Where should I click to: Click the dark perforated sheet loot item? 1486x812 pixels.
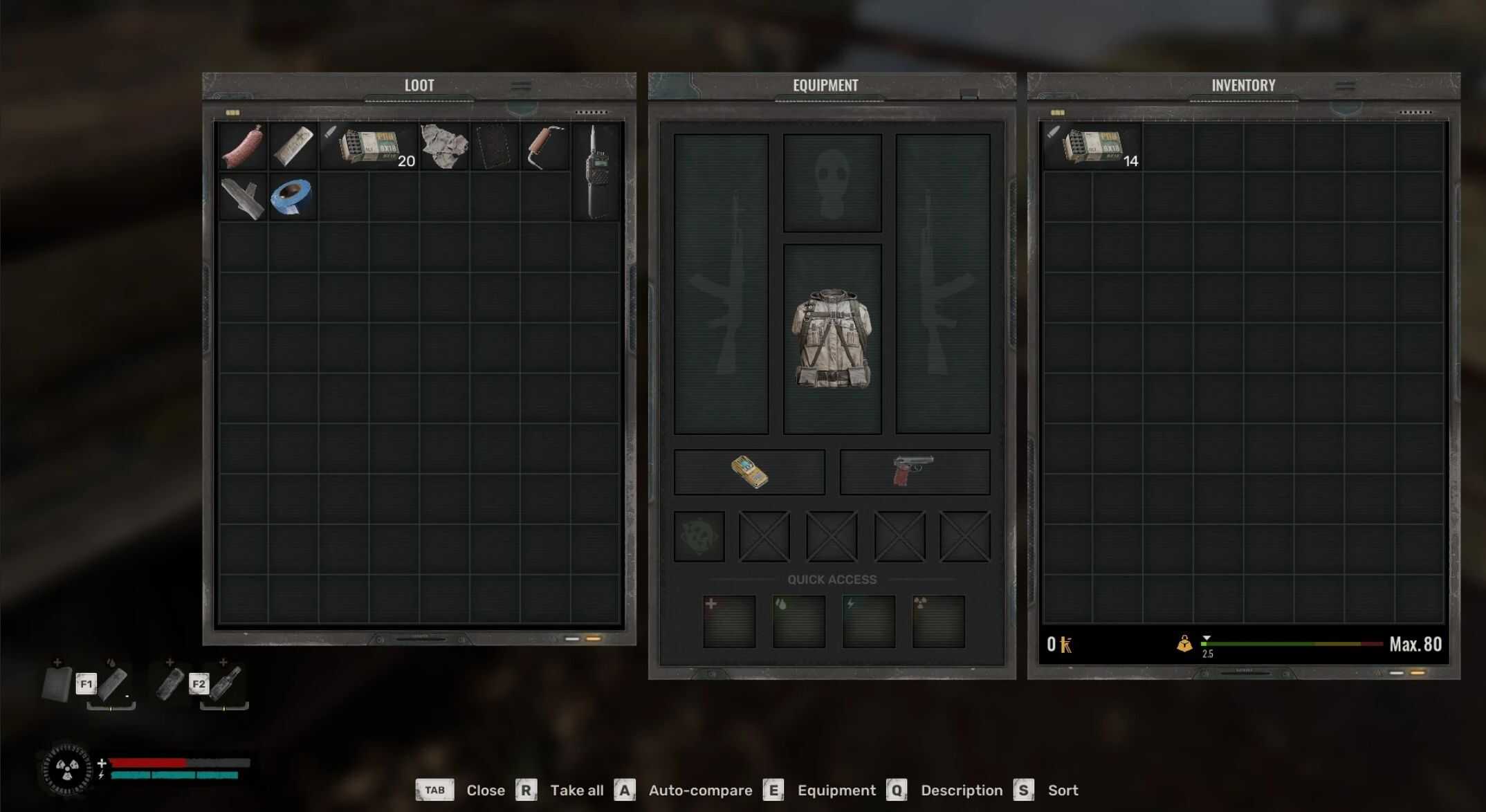coord(495,147)
